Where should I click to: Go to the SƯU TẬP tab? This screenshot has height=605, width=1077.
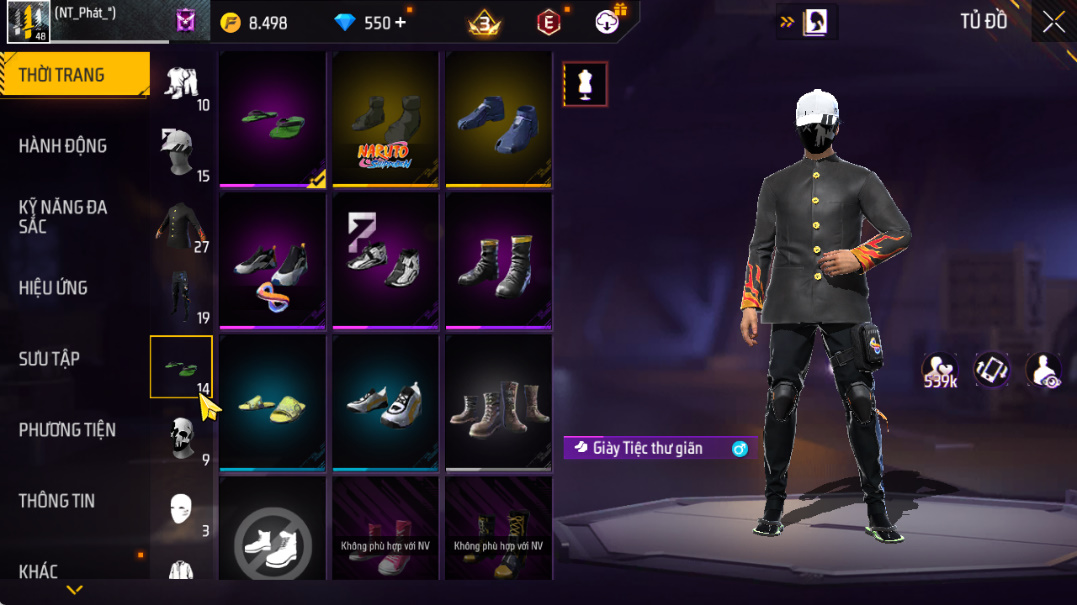point(49,359)
